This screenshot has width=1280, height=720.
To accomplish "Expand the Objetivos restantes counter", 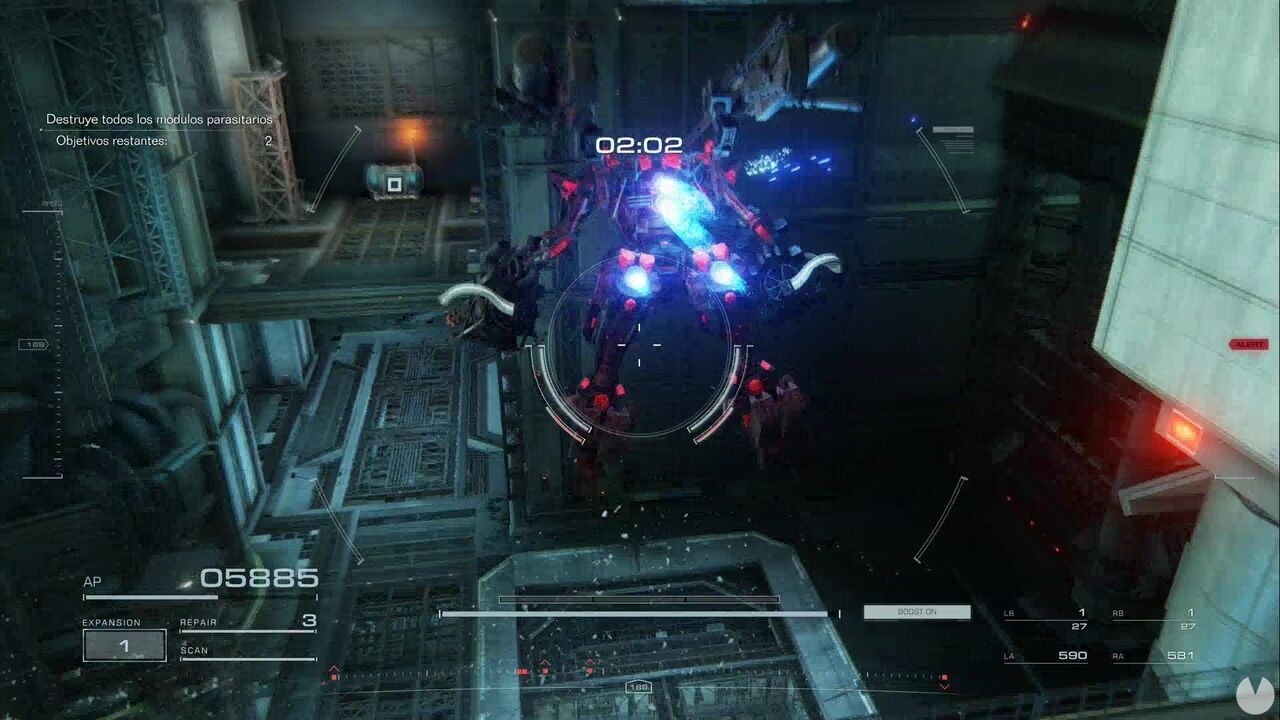I will click(160, 139).
